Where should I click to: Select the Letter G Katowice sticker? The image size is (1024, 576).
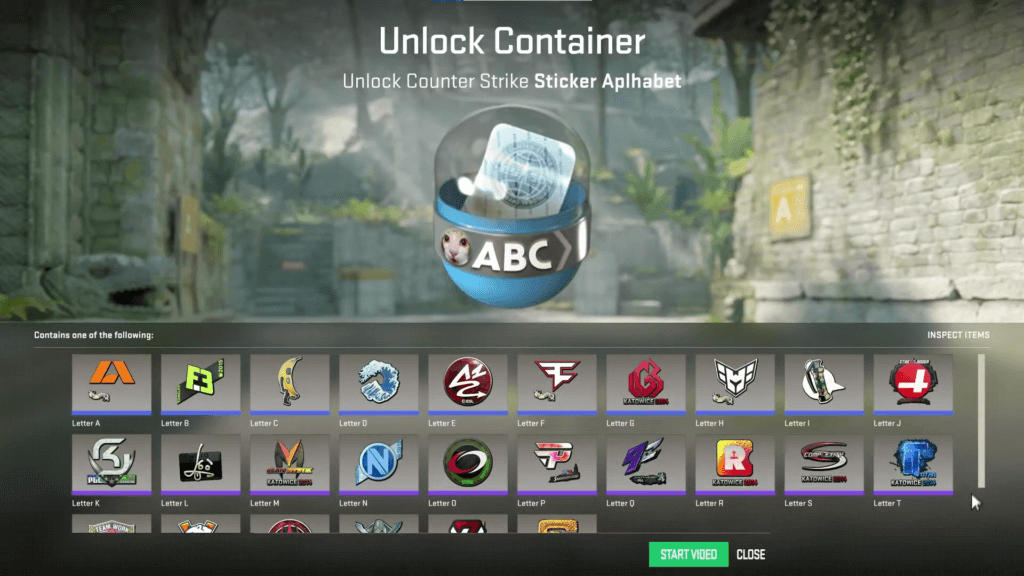pyautogui.click(x=646, y=383)
